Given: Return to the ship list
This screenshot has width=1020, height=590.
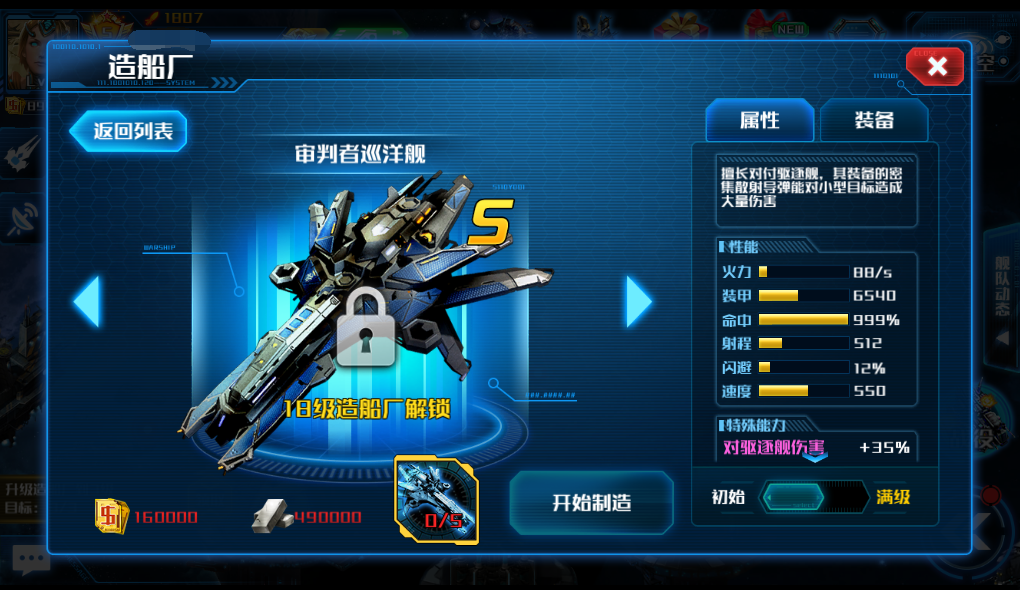Looking at the screenshot, I should tap(130, 131).
